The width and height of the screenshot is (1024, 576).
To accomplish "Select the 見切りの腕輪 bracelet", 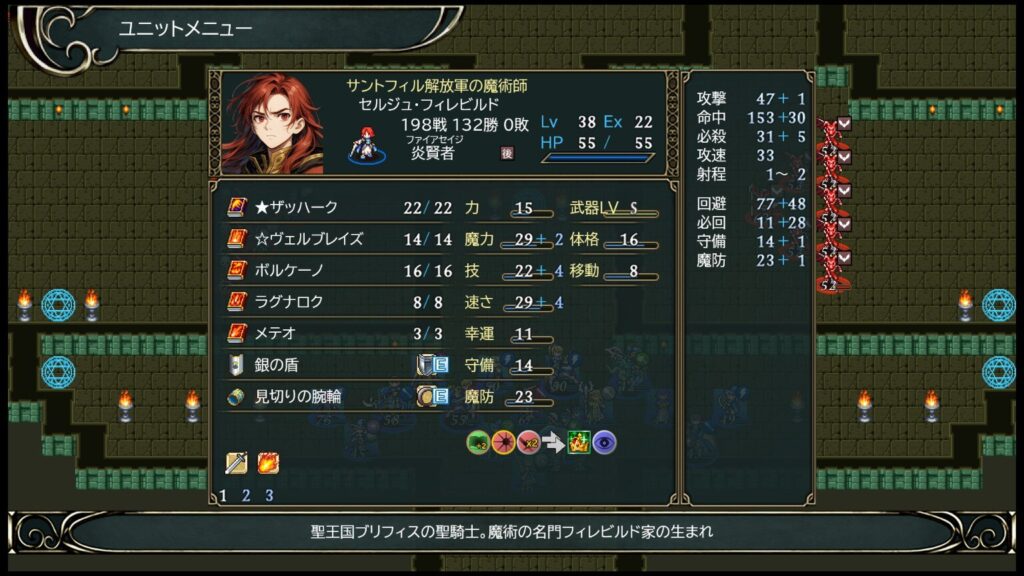I will 298,396.
